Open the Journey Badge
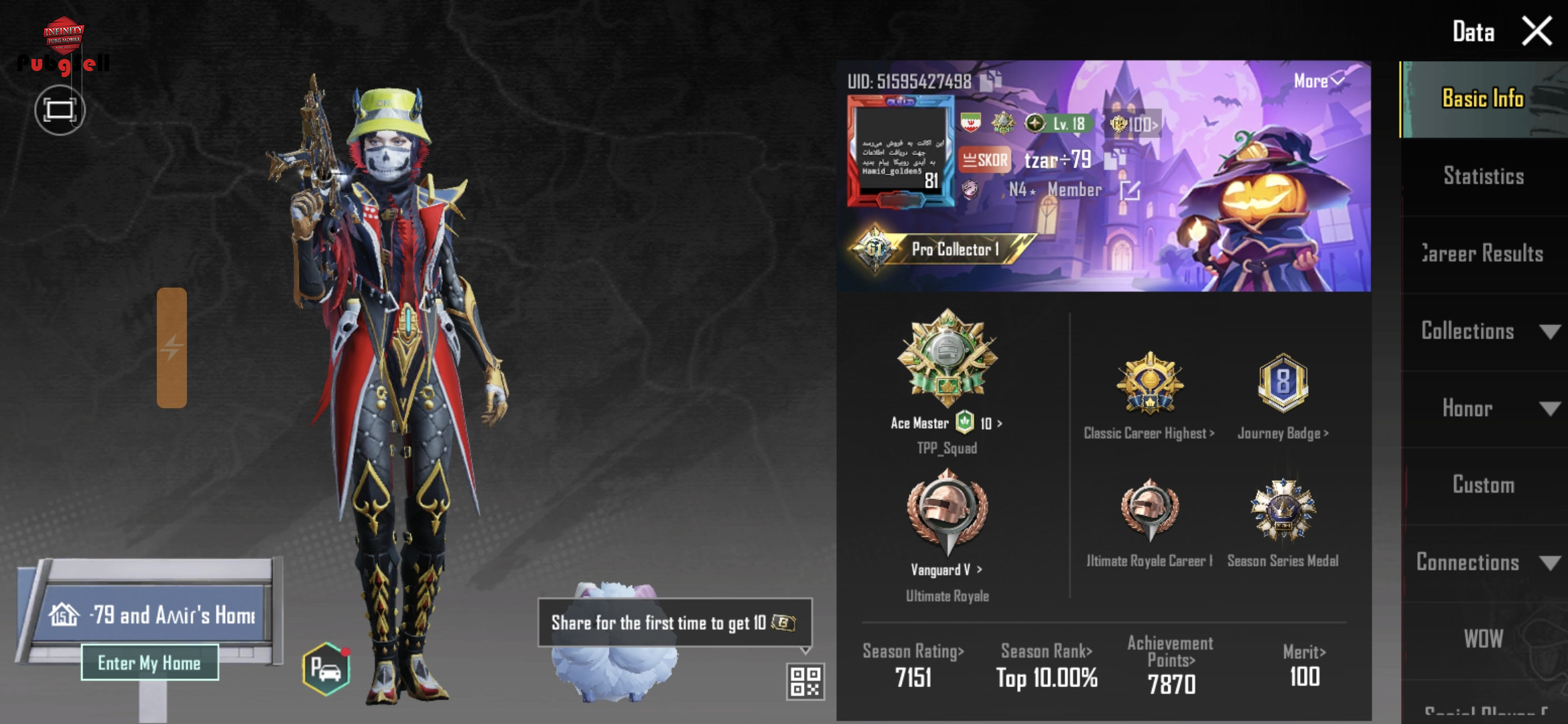 1283,433
